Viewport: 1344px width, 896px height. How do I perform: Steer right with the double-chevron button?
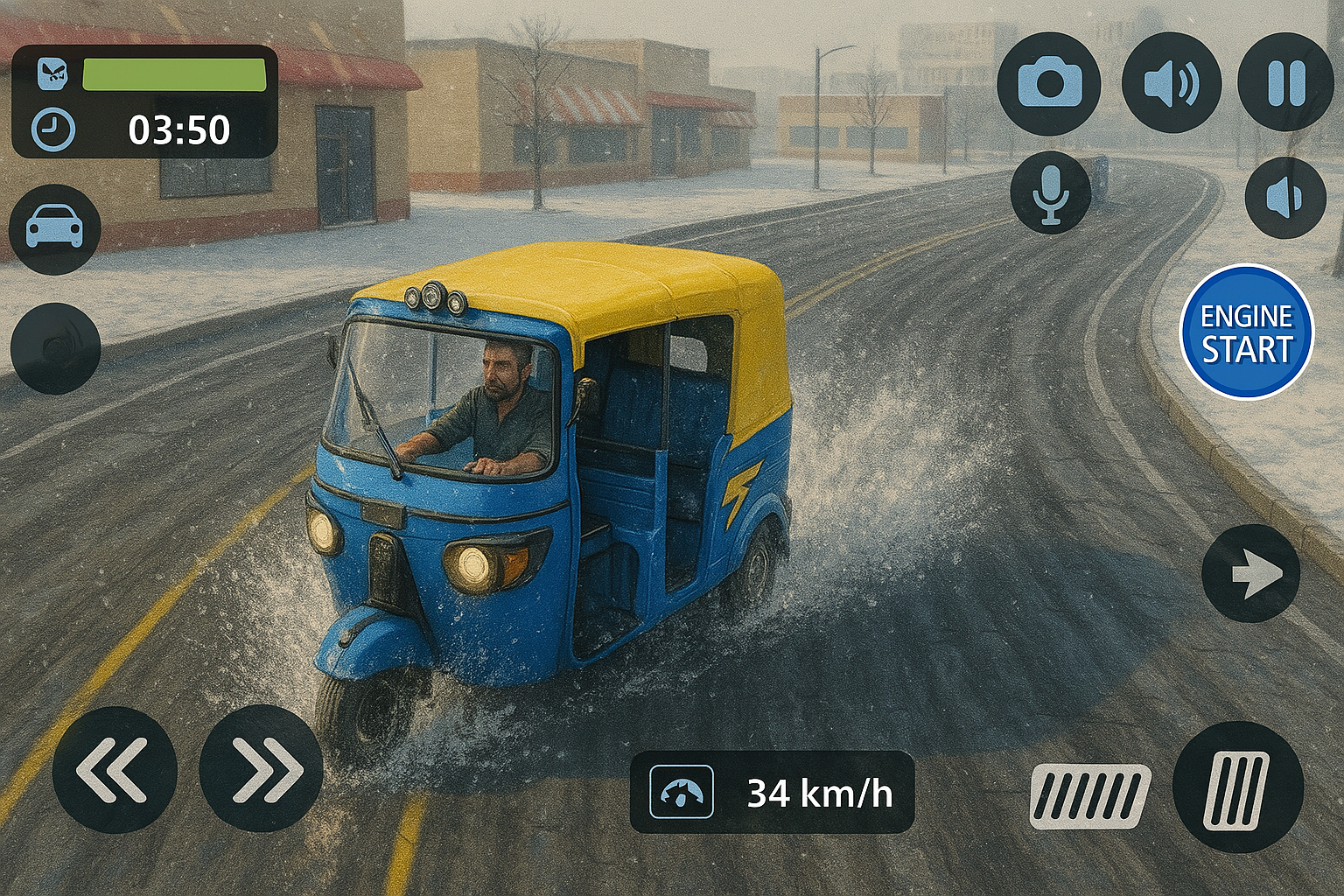(261, 770)
